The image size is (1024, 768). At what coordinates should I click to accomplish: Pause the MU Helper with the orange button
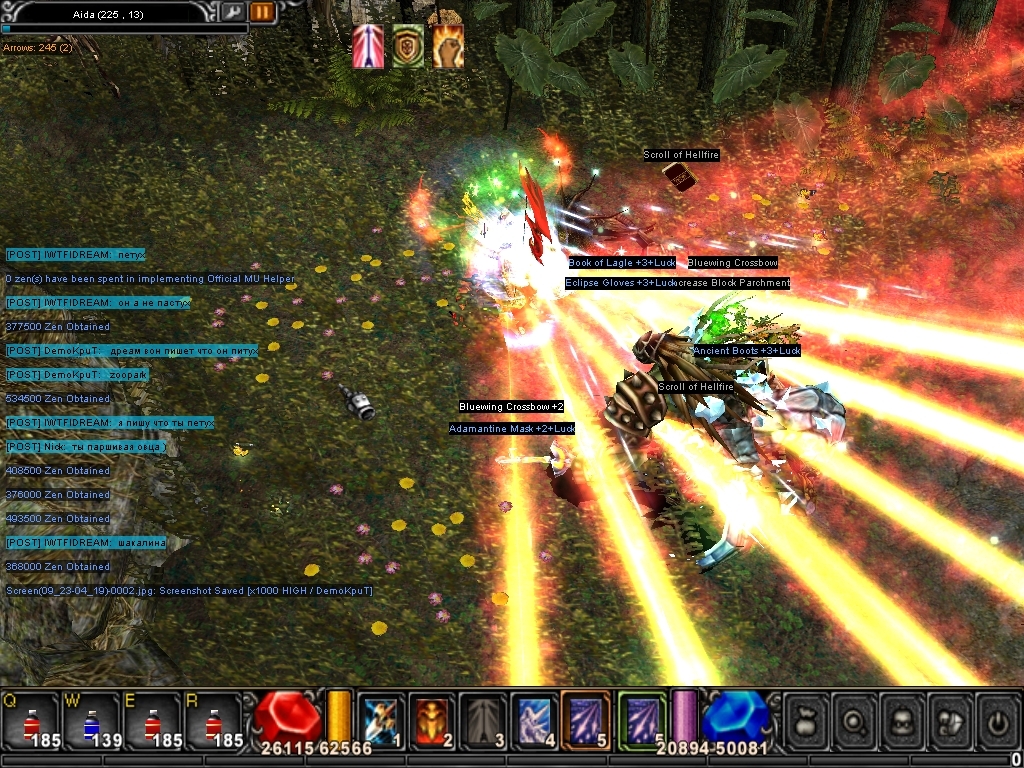point(262,12)
